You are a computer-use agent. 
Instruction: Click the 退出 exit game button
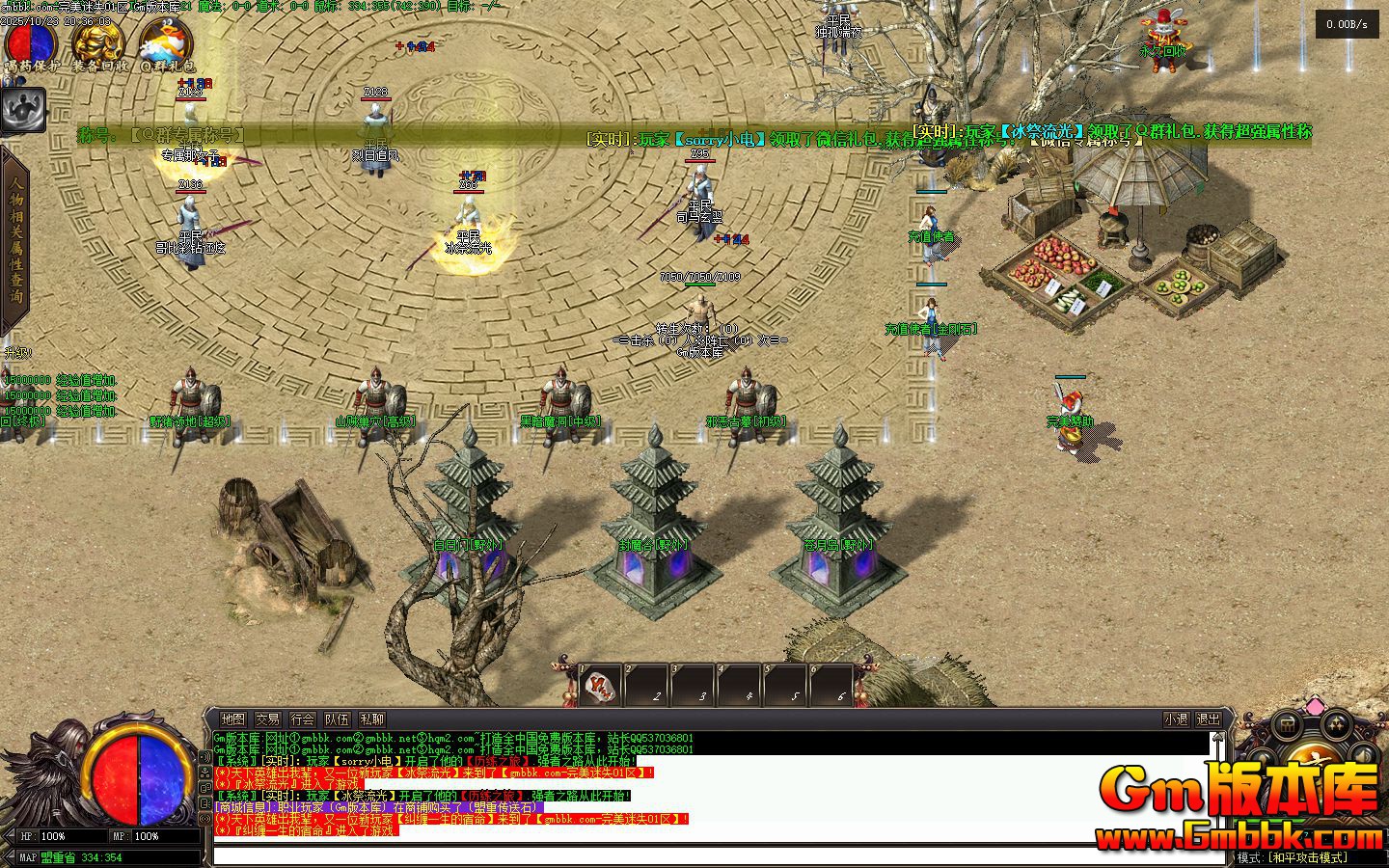pyautogui.click(x=1209, y=719)
